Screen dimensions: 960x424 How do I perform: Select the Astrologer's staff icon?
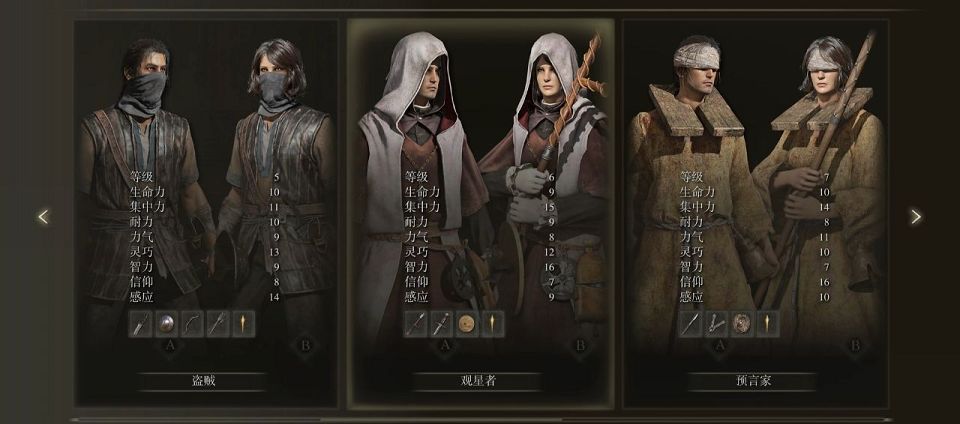coord(416,323)
